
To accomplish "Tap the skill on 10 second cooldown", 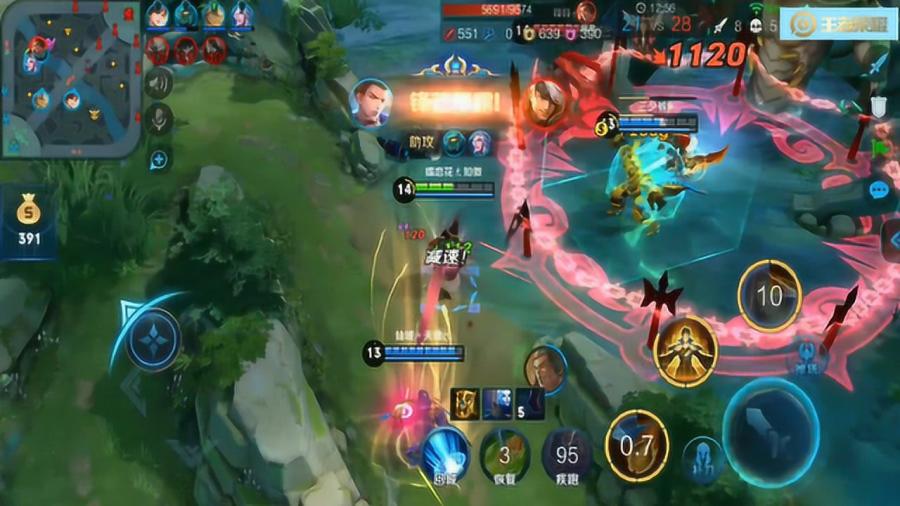I will pos(769,296).
